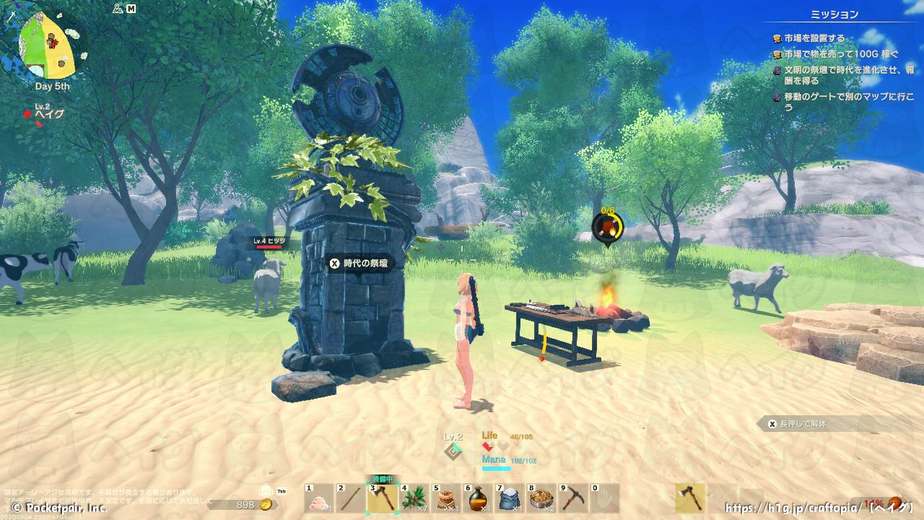Screen dimensions: 924x520
Task: Select the pickaxe in hotbar slot 9
Action: pos(573,498)
